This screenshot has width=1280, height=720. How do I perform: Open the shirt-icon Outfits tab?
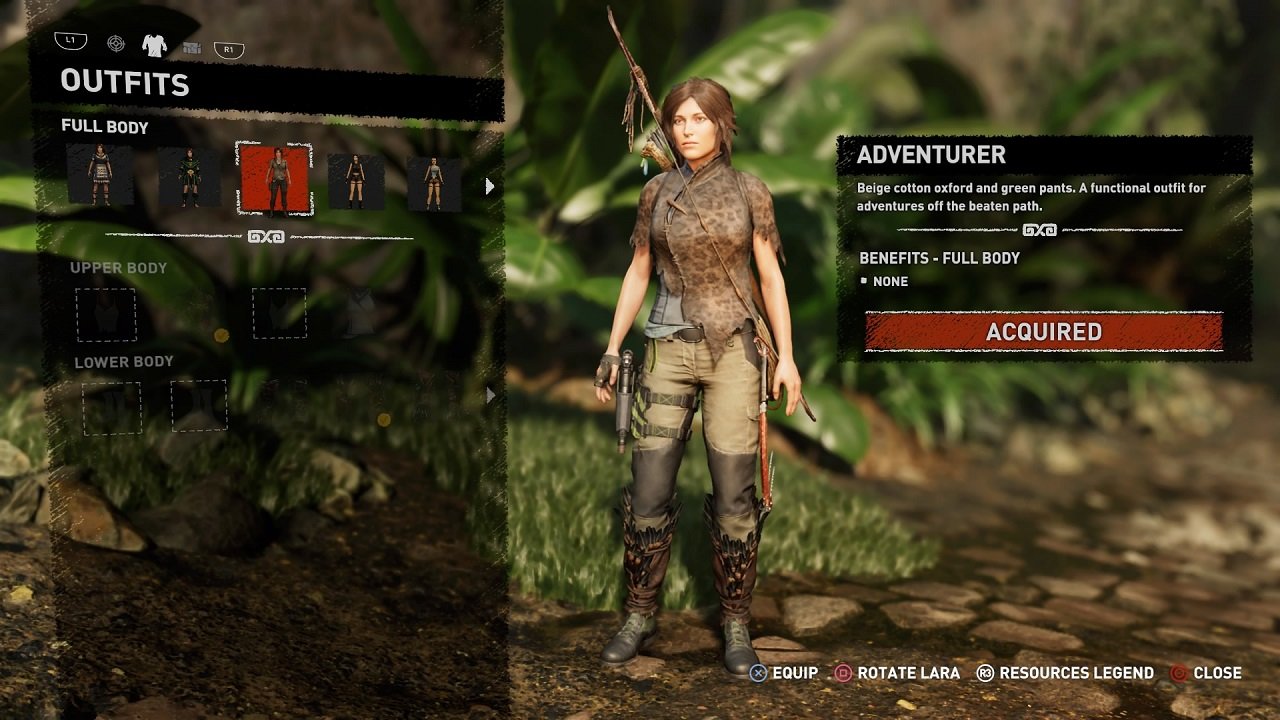154,44
